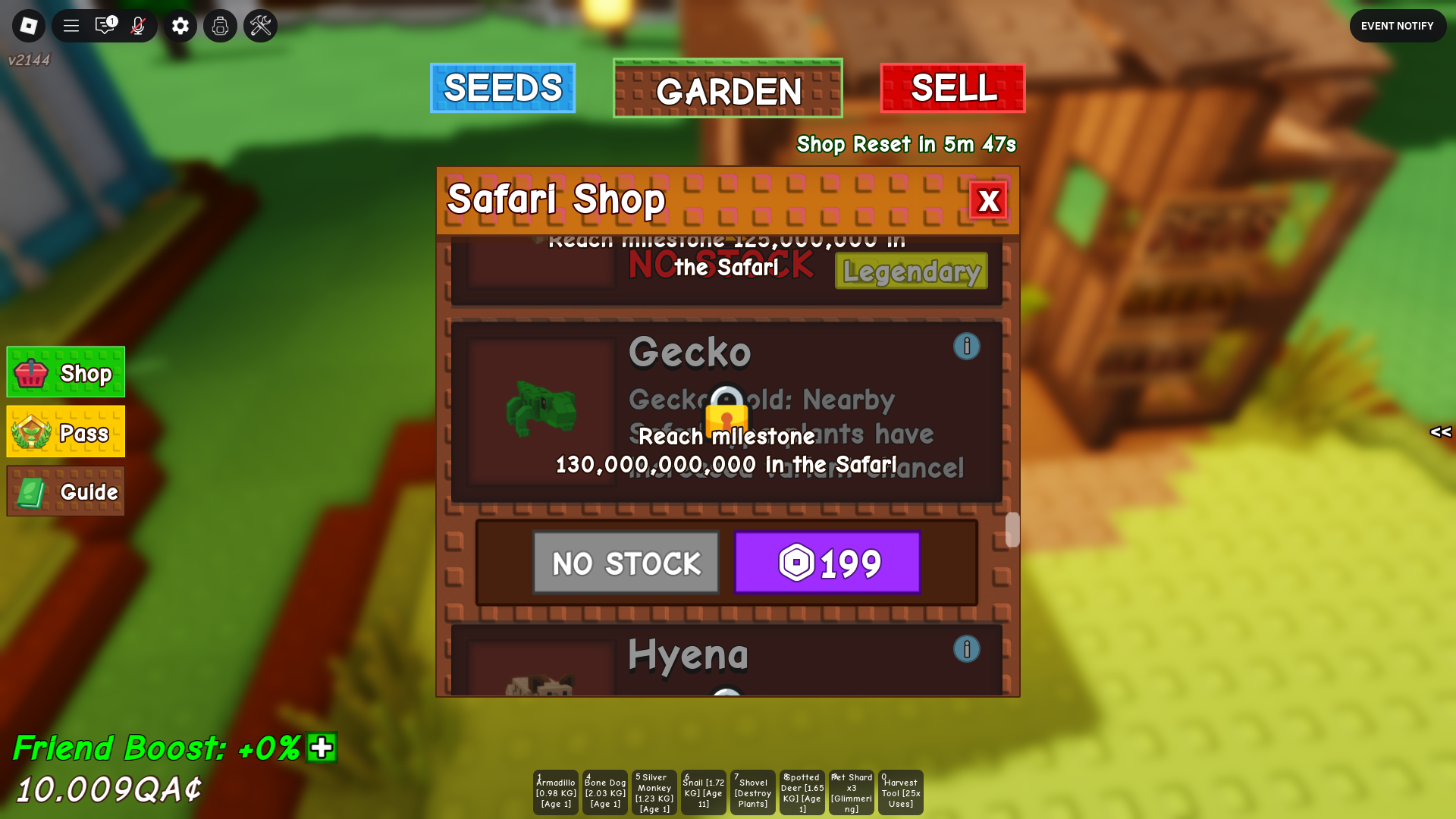Unmute the microphone
Image resolution: width=1456 pixels, height=819 pixels.
[140, 25]
